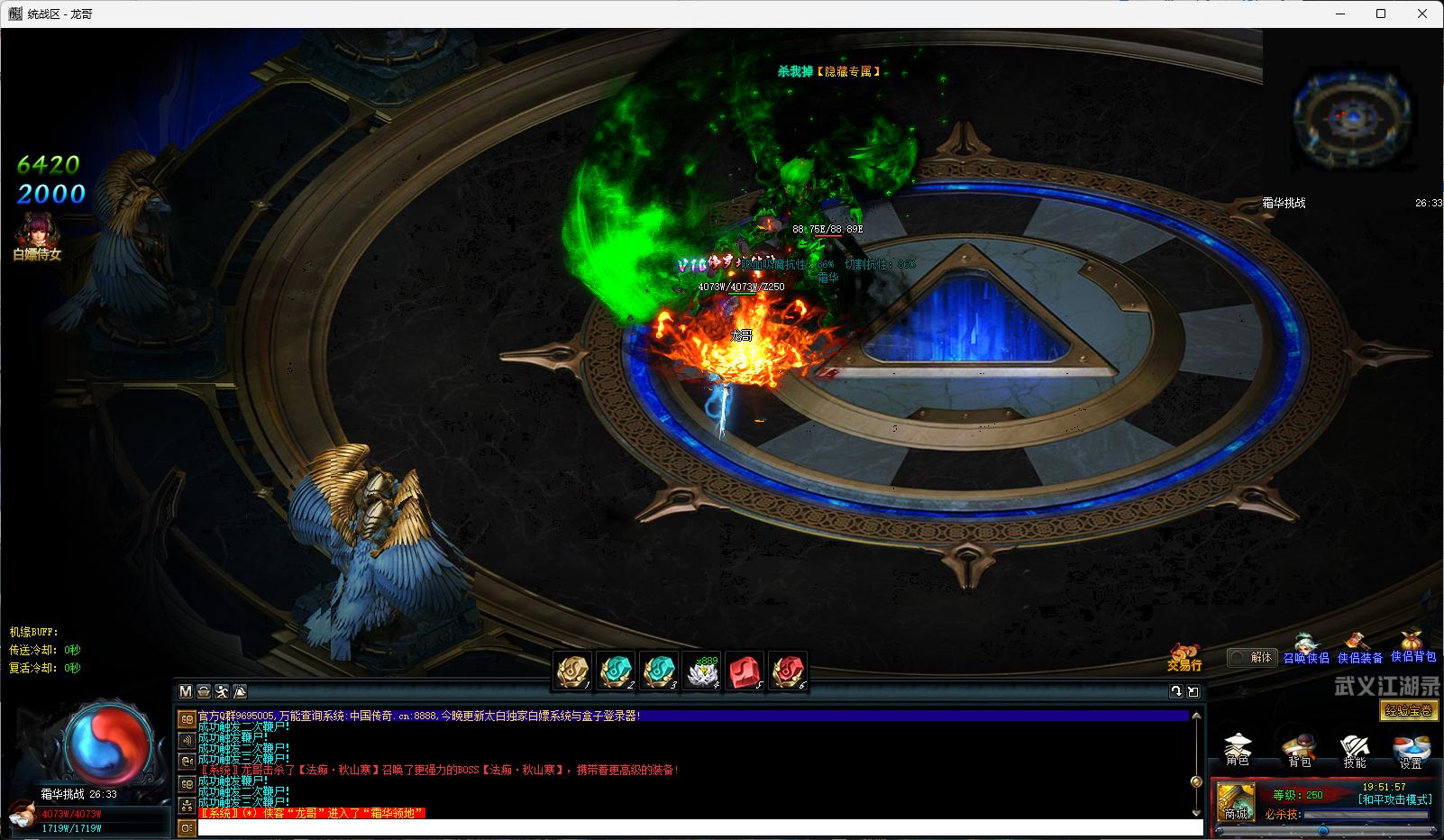
Task: Maximize the game window
Action: click(1381, 14)
